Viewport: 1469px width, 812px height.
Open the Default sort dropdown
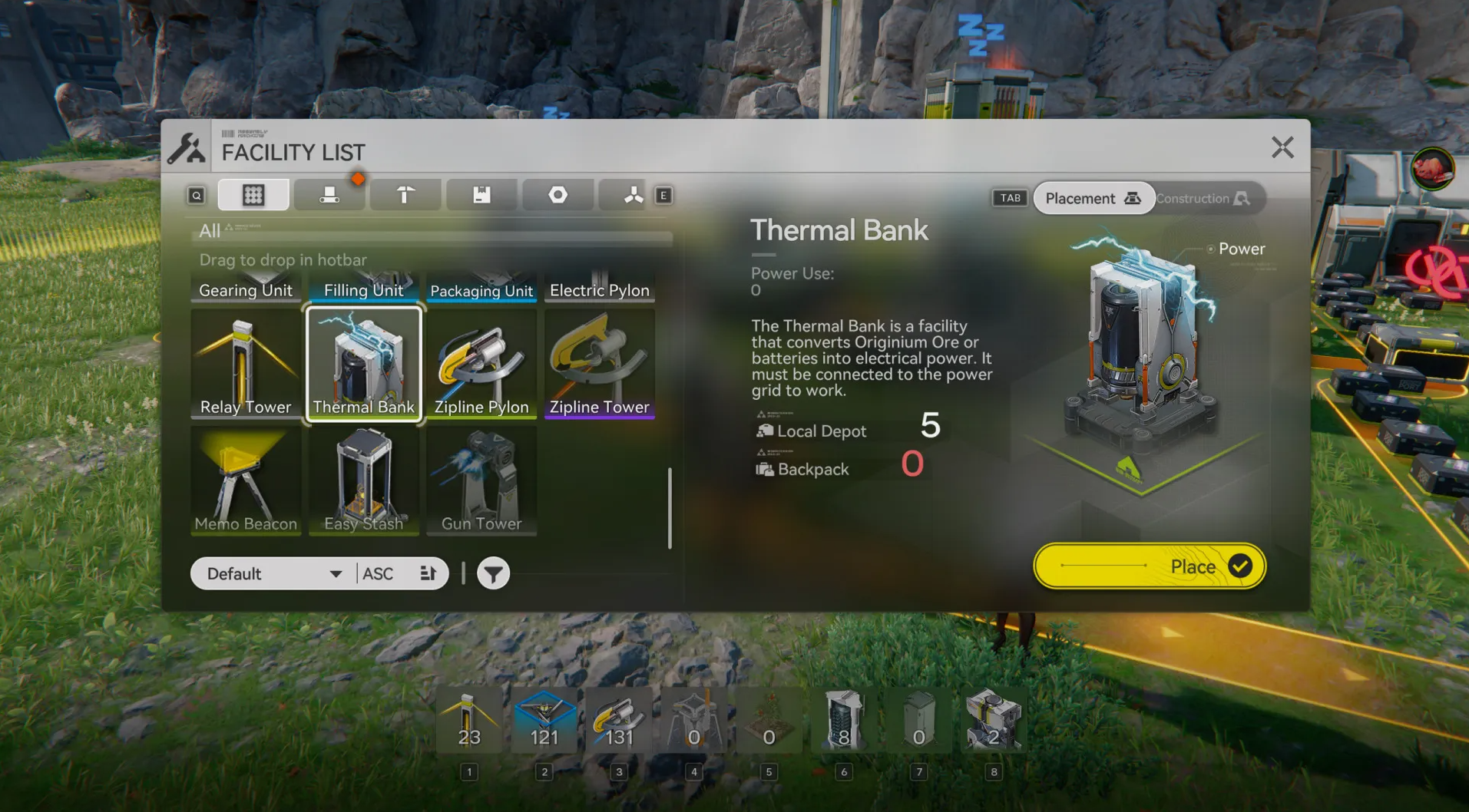click(x=274, y=574)
